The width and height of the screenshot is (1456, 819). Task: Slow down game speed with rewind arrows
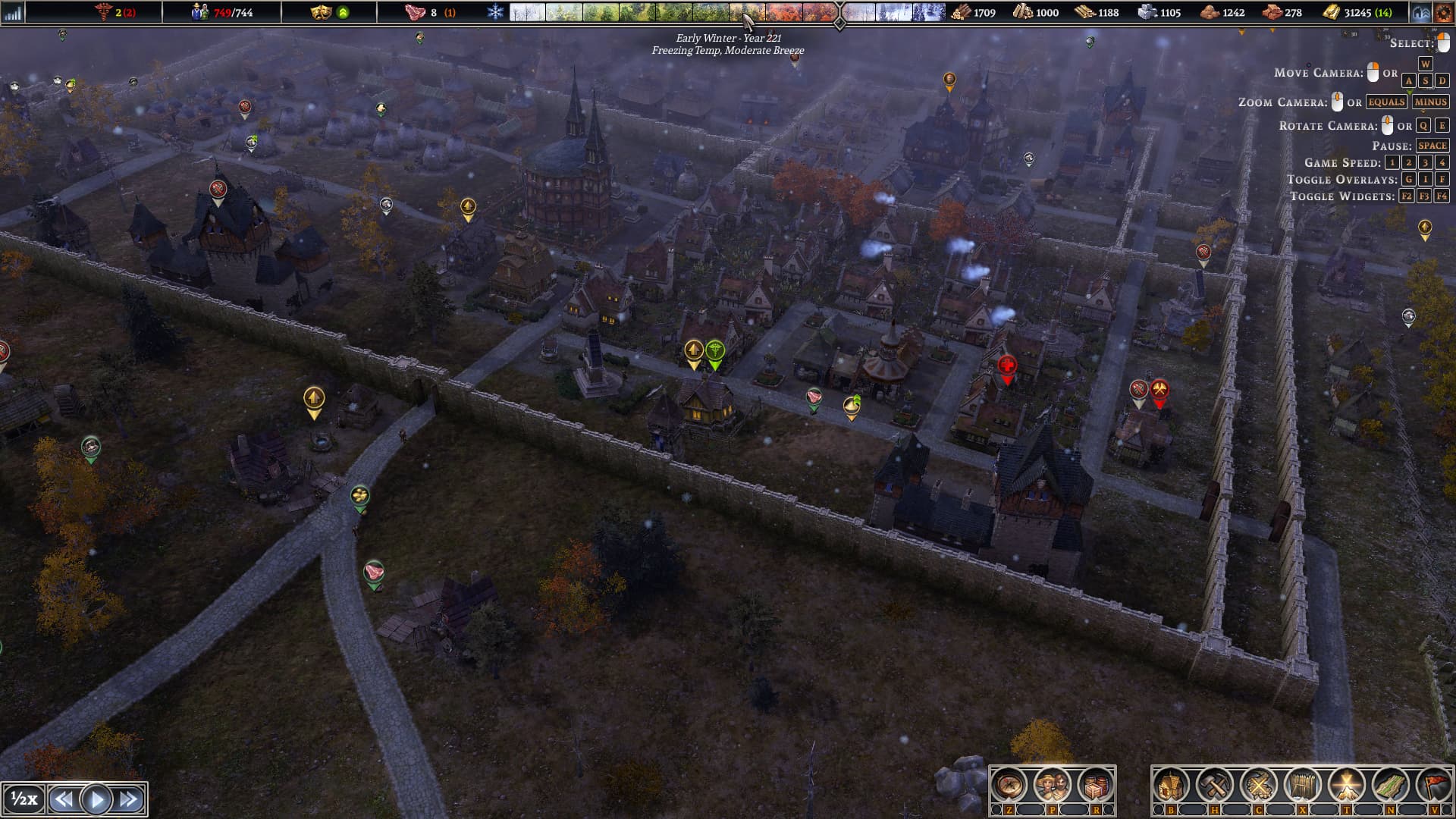(64, 799)
